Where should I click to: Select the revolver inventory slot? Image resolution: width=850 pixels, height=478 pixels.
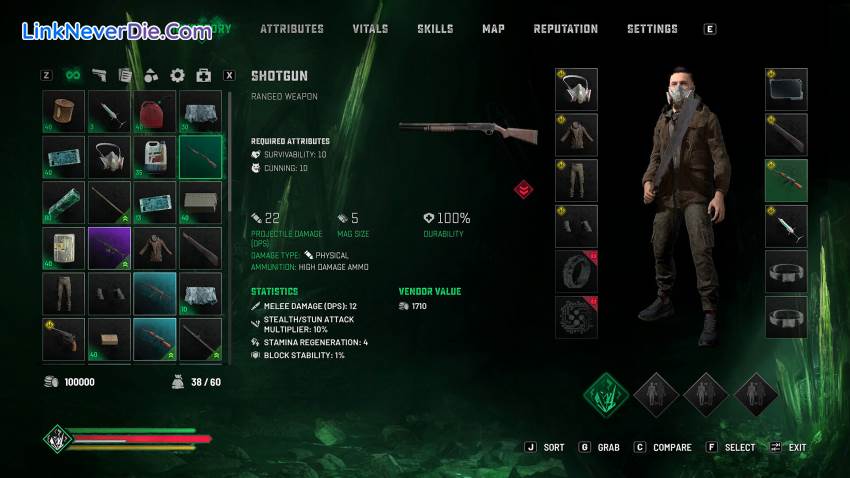click(x=63, y=339)
